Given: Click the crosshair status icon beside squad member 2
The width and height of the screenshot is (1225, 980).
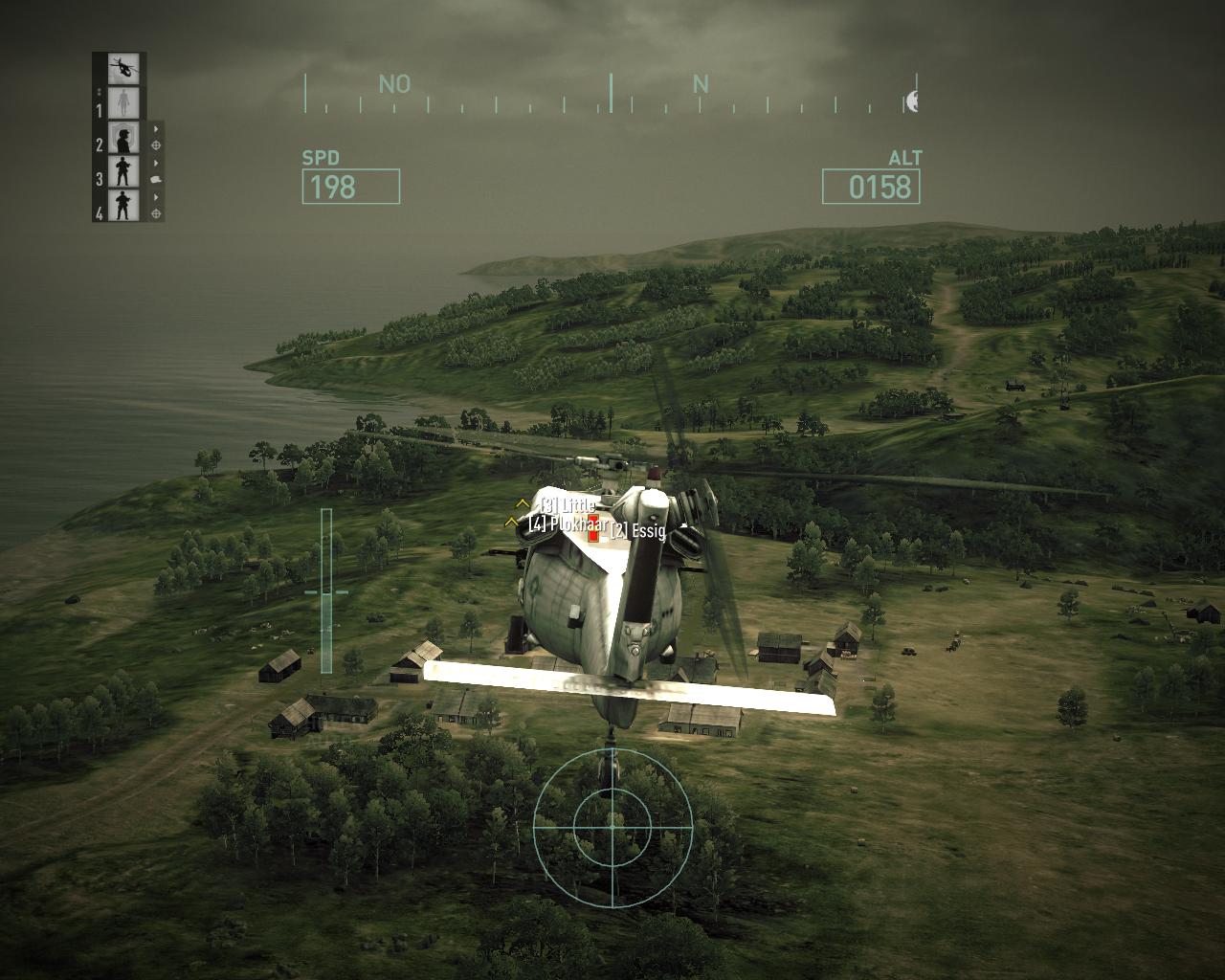Looking at the screenshot, I should [x=156, y=145].
